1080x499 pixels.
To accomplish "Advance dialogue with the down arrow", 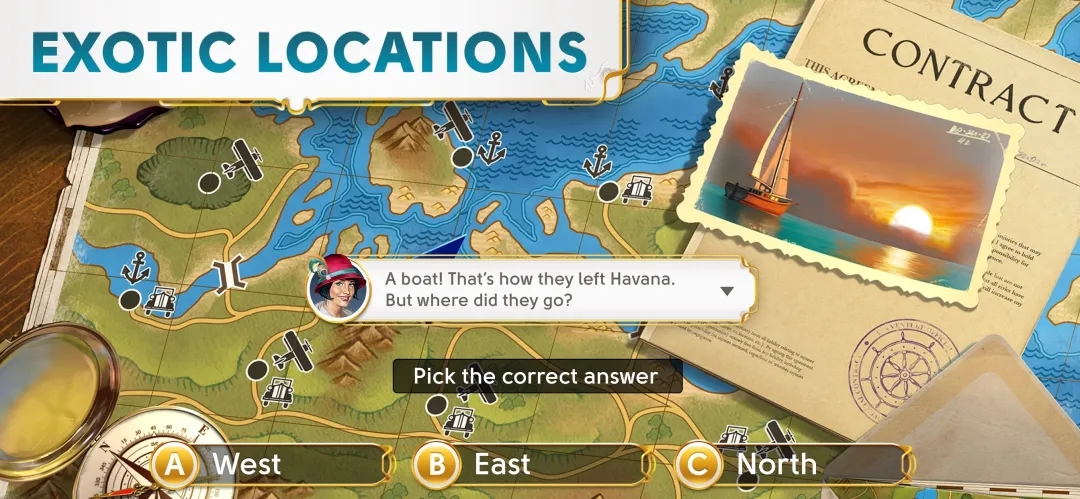I will coord(727,291).
